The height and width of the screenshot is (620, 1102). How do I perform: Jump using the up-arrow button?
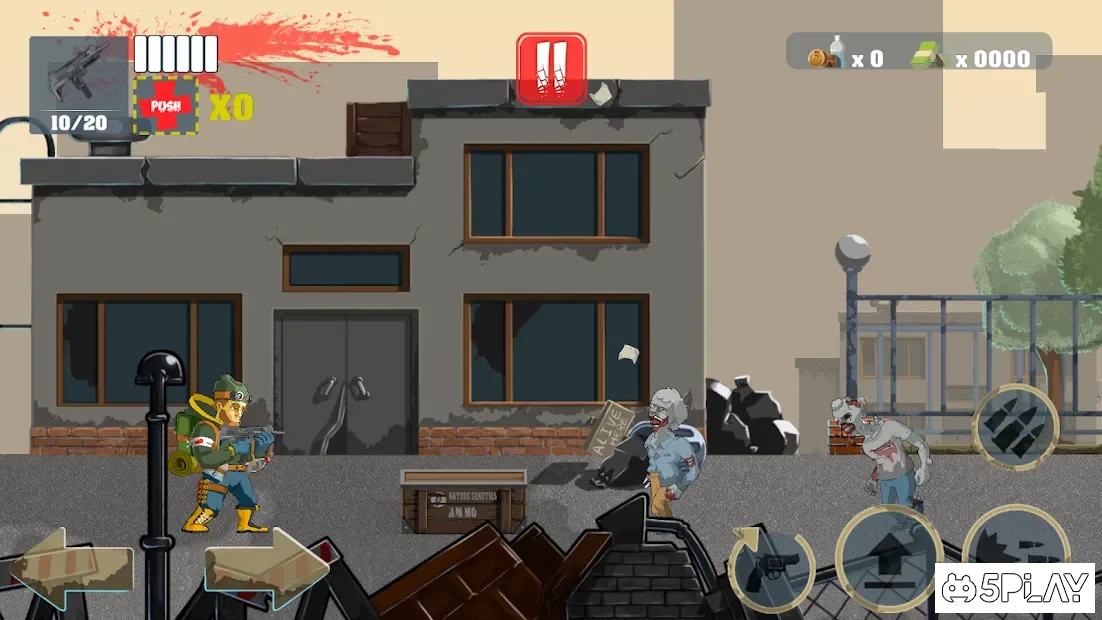tap(887, 559)
